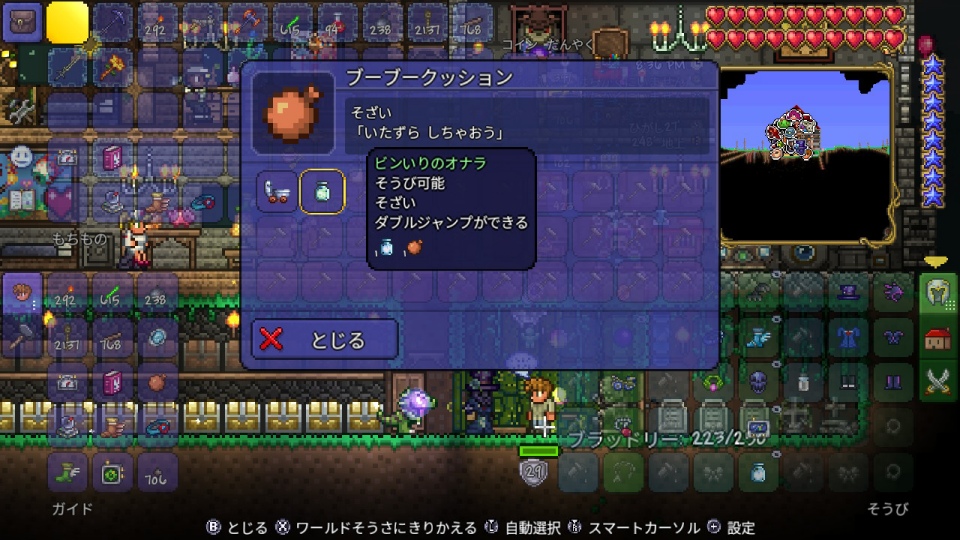960x540 pixels.
Task: Select the purple skull mask slot
Action: point(760,383)
